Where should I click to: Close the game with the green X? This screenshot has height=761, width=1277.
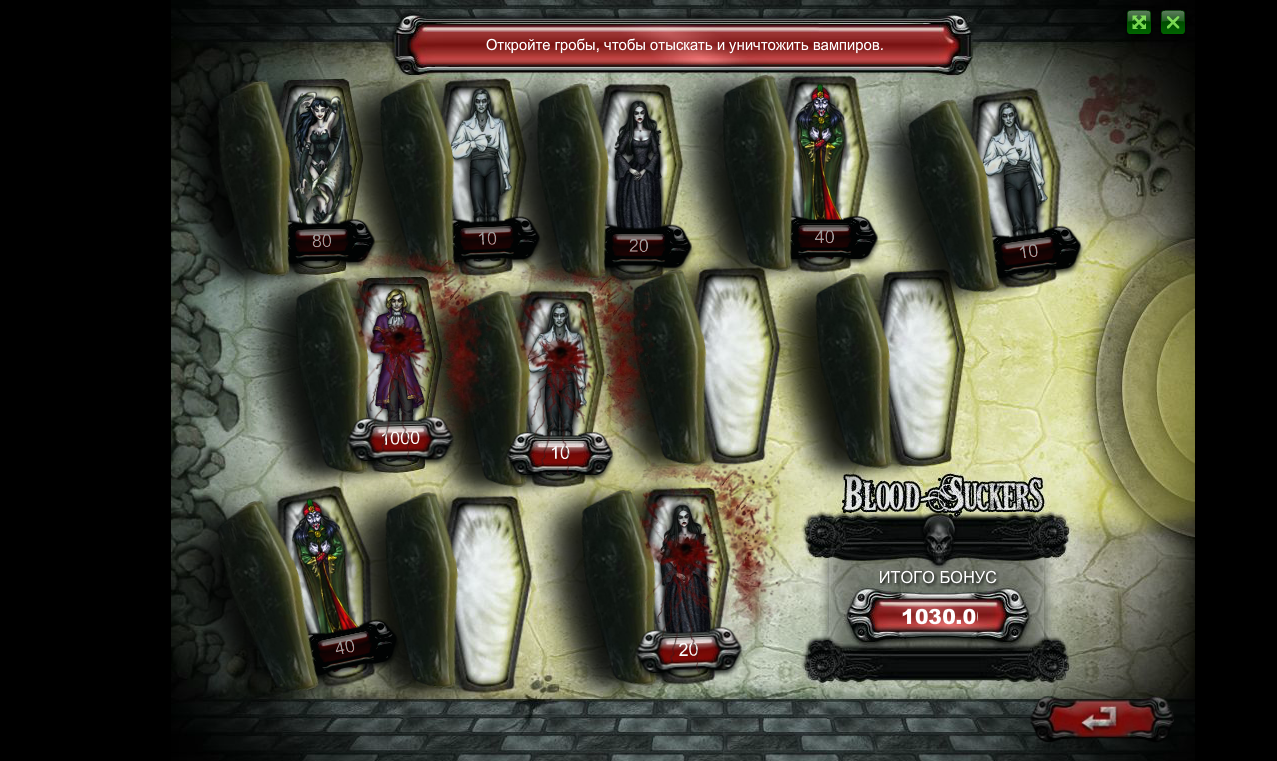pos(1172,22)
